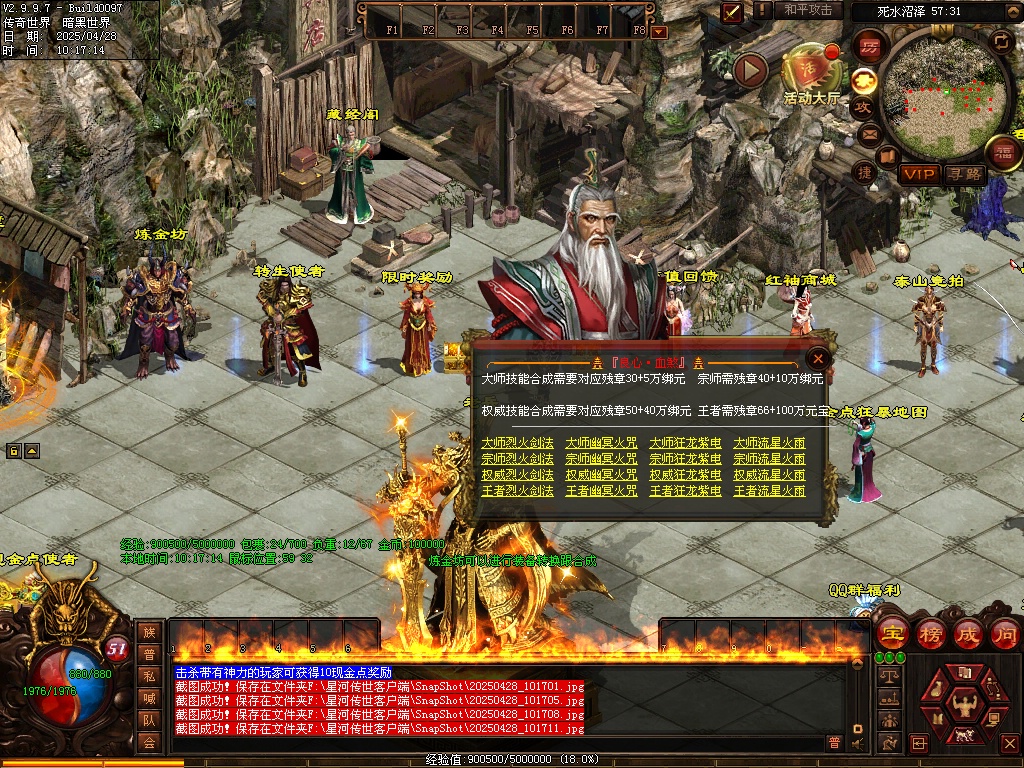
Task: Open the 福 welfare icon
Action: 1002,153
